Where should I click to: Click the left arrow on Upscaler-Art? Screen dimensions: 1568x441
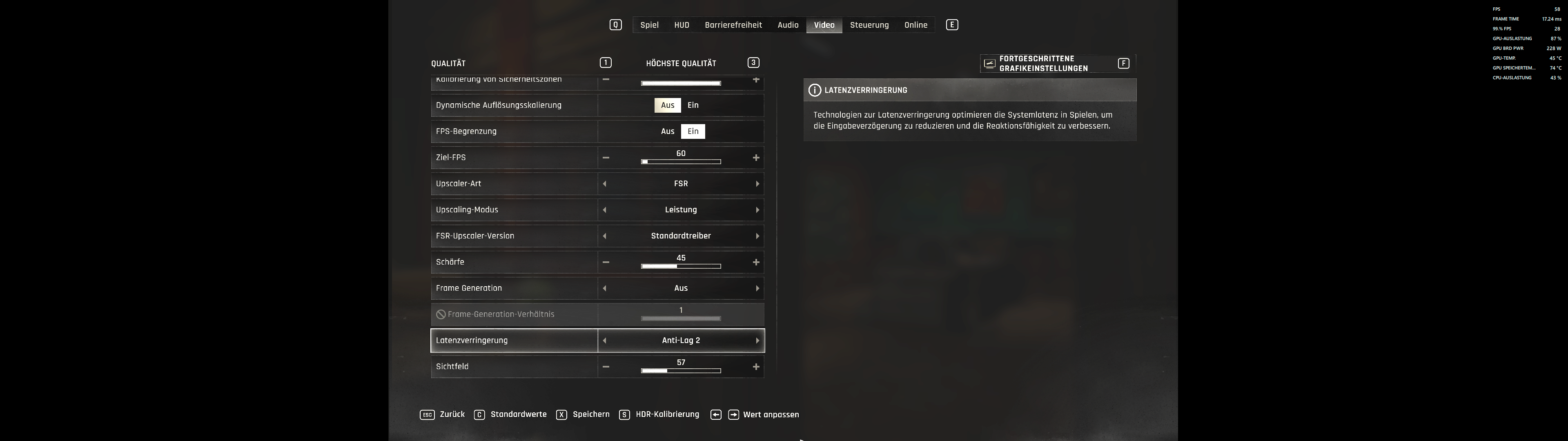pyautogui.click(x=604, y=183)
